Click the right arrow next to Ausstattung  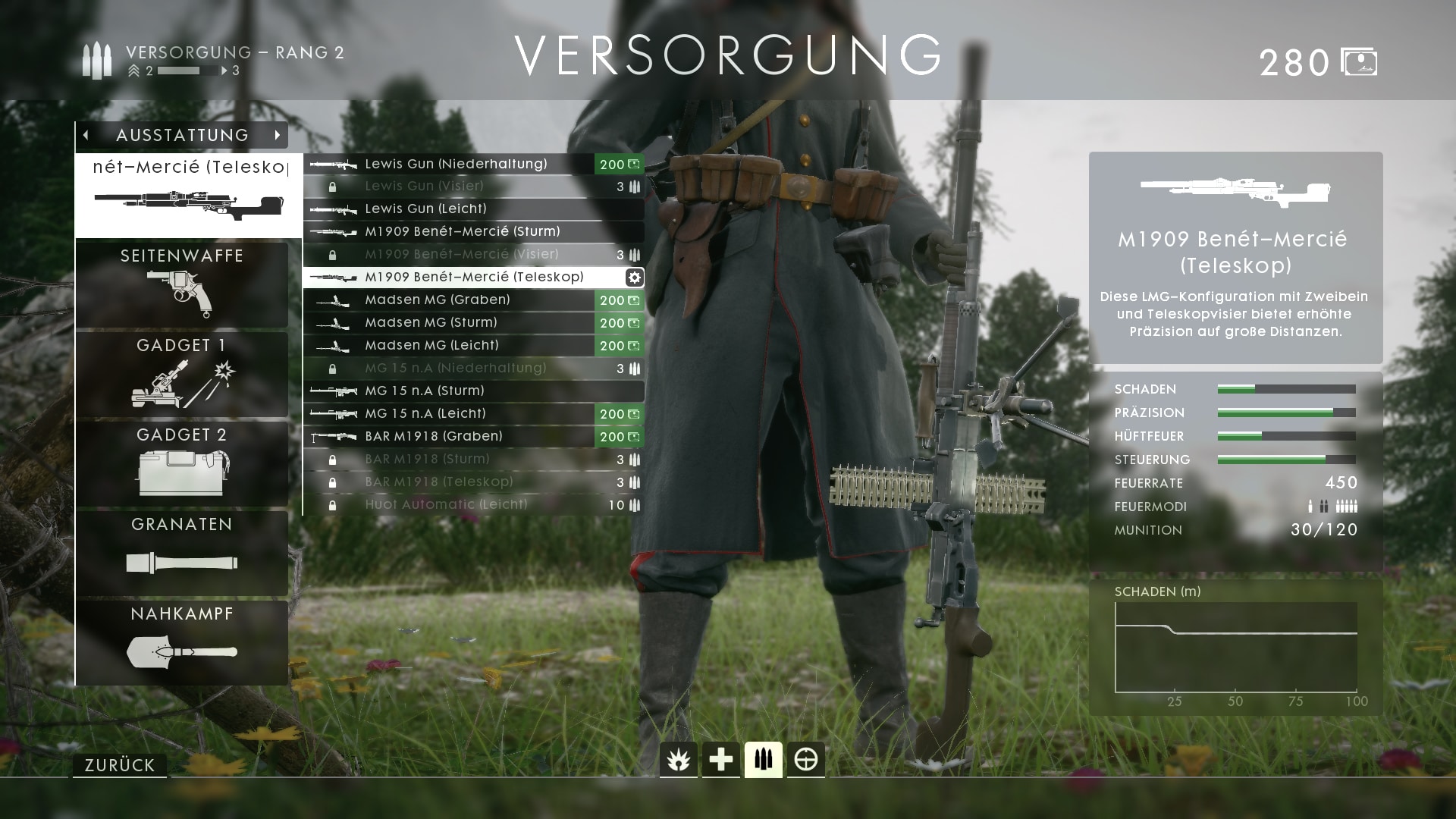pos(278,135)
